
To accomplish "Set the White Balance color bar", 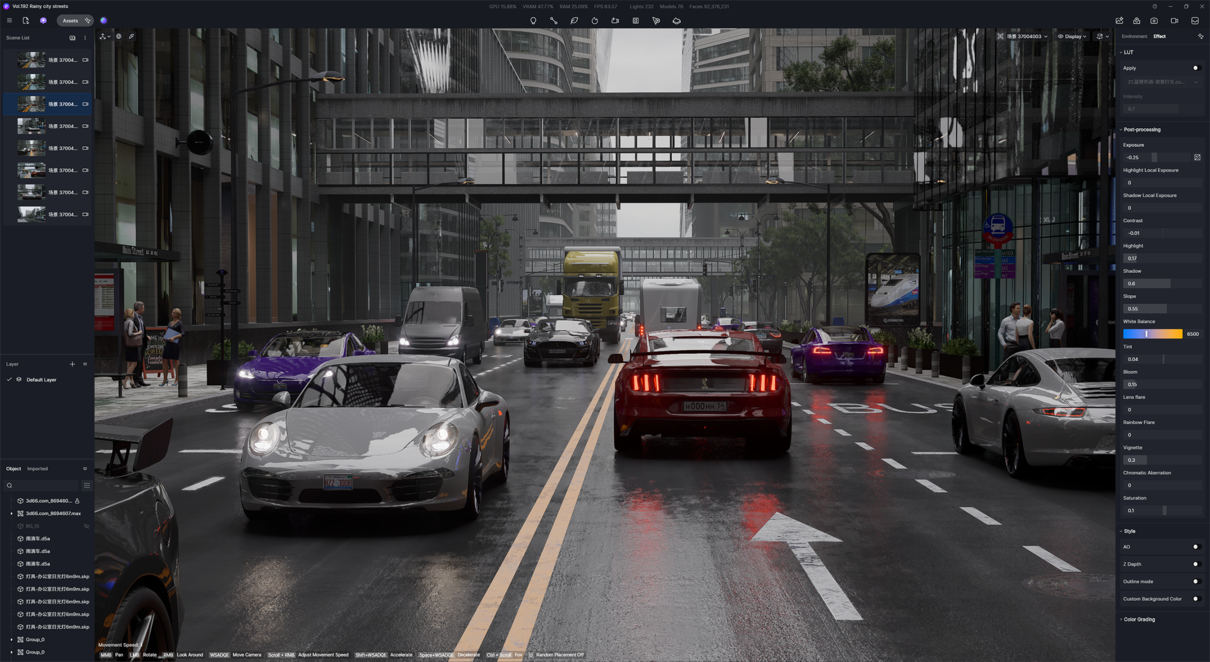I will pos(1153,334).
